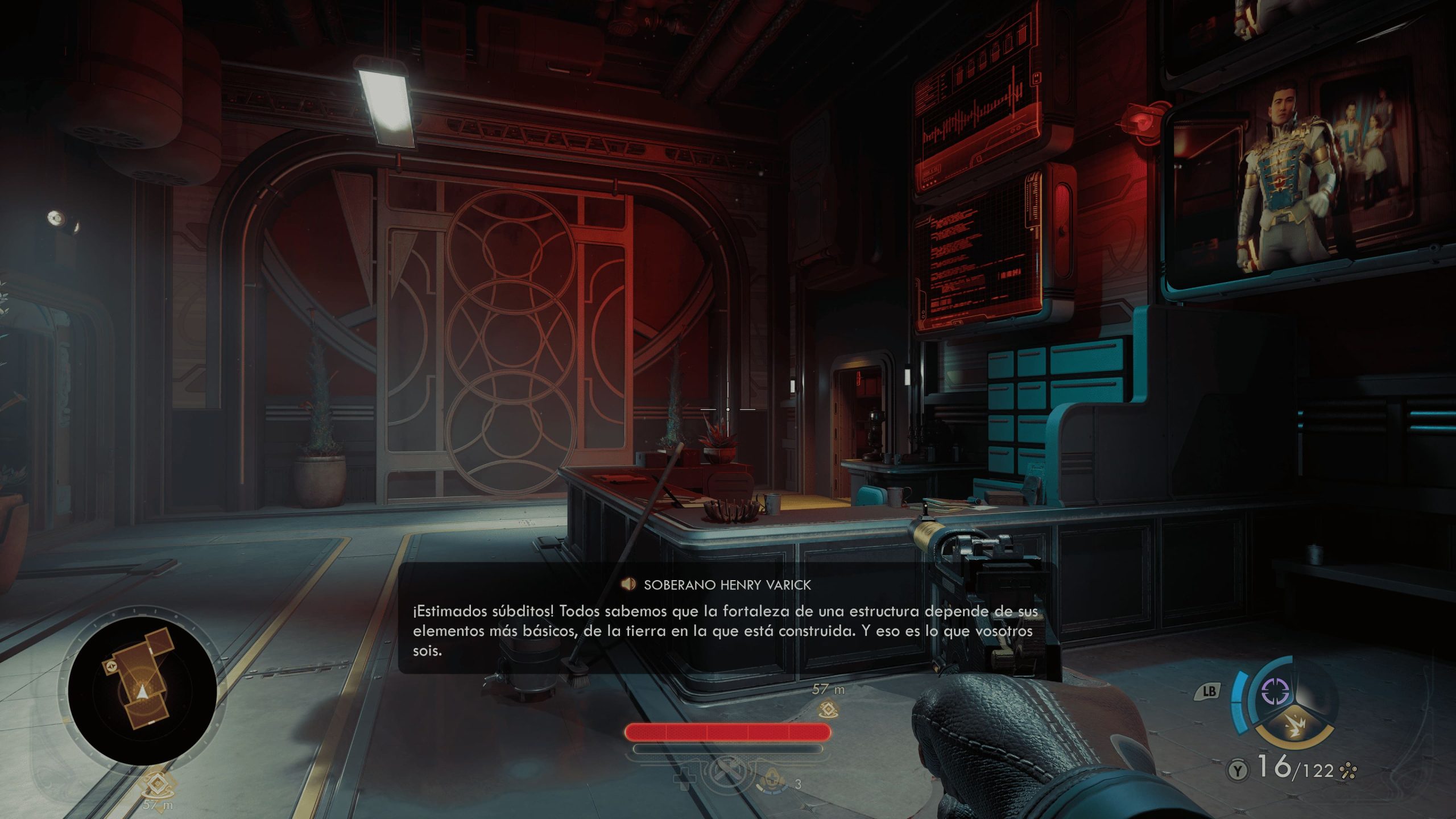Viewport: 1456px width, 819px height.
Task: Activate the purple crosshair ability
Action: (1275, 692)
